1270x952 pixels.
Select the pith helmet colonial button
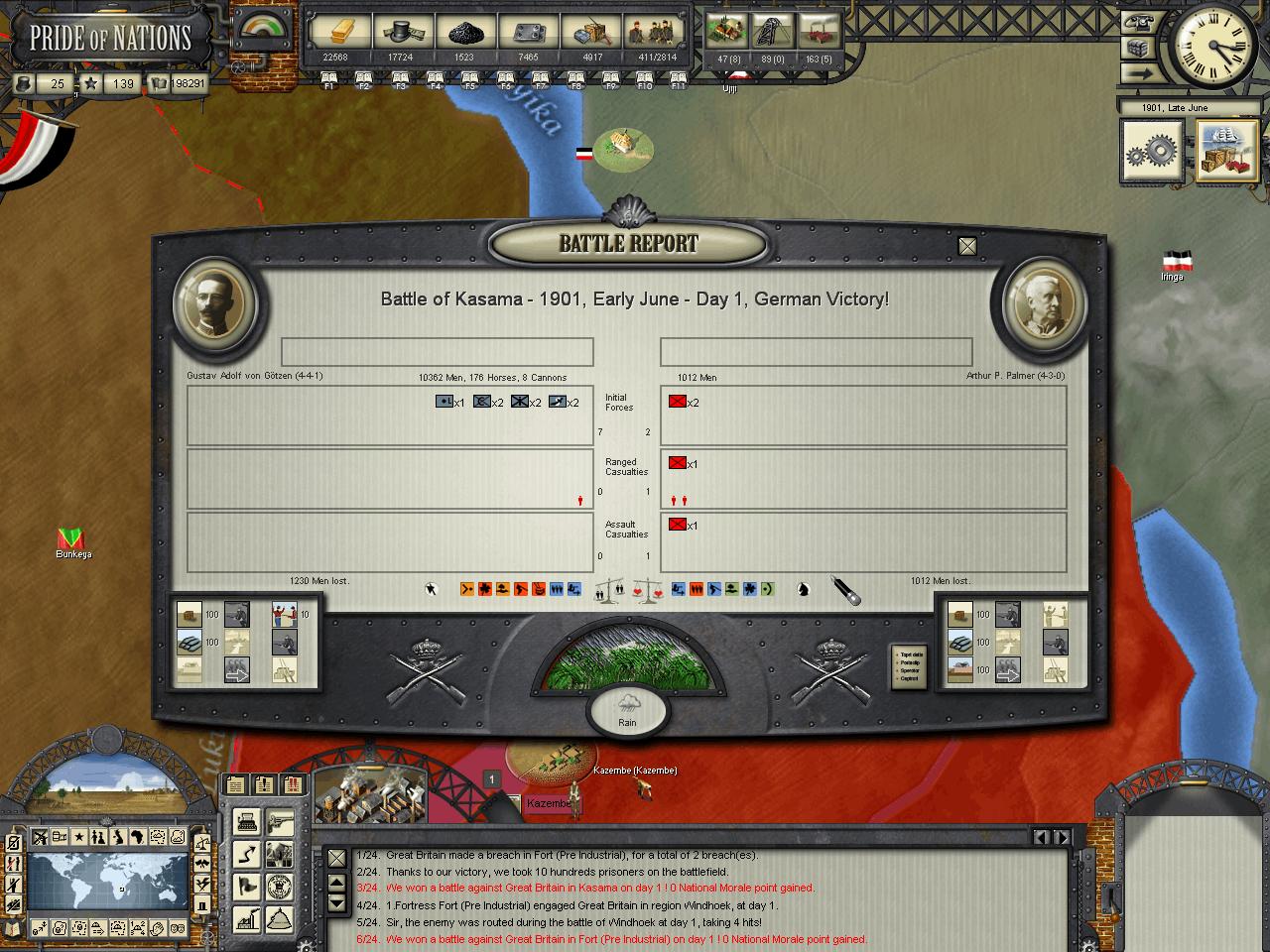(281, 919)
